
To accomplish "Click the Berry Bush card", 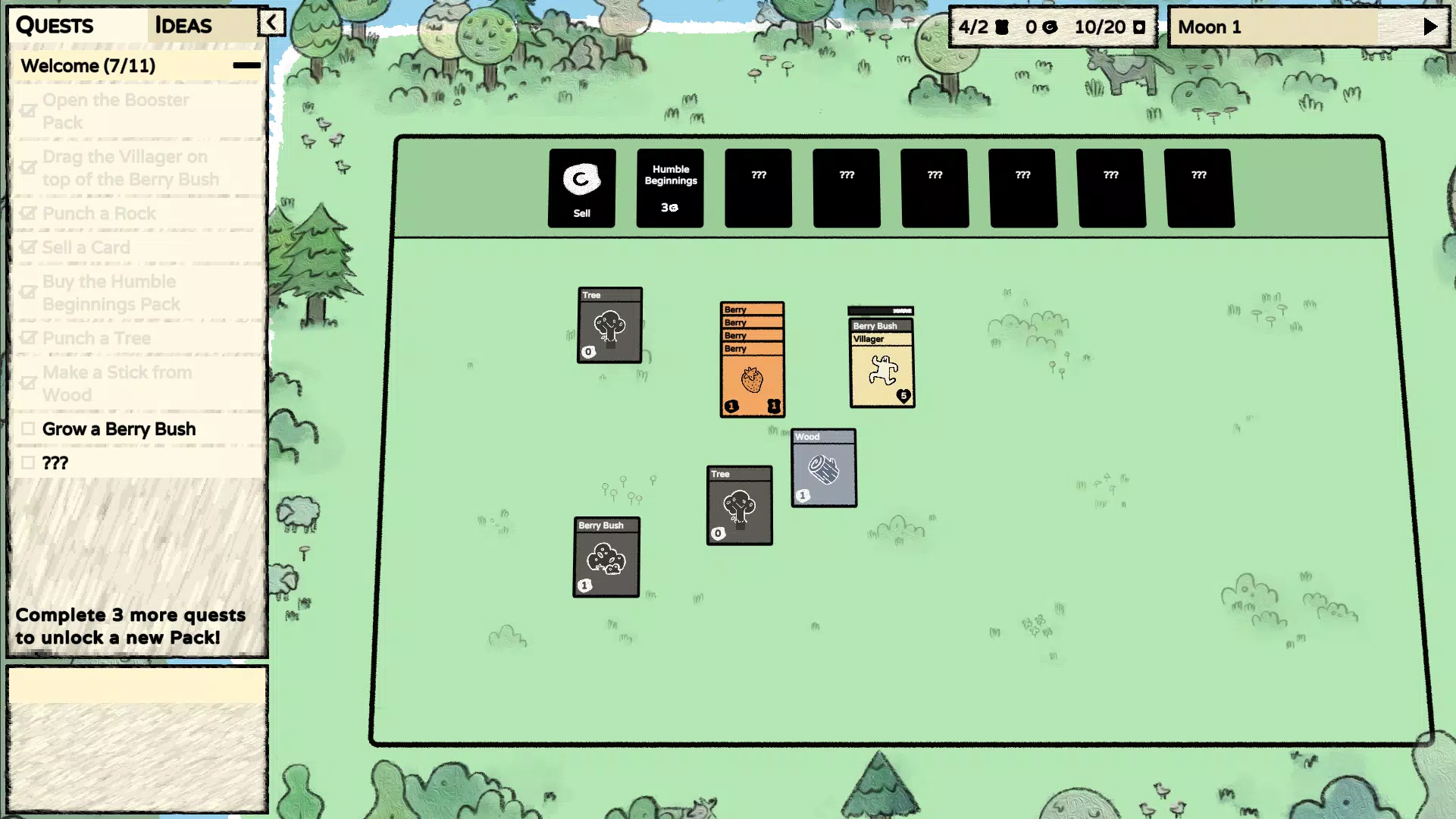I will click(x=606, y=557).
